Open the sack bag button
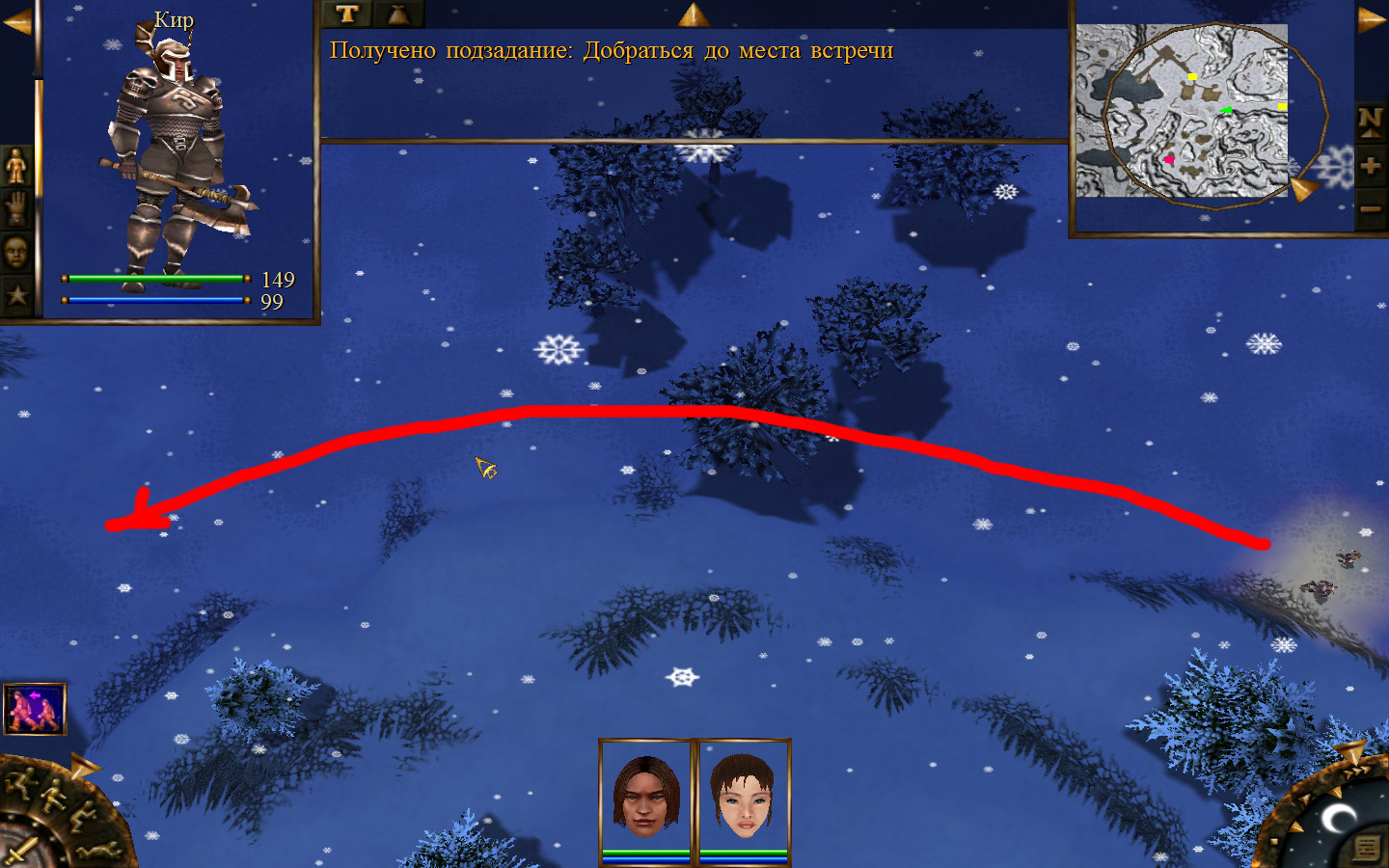 click(x=398, y=14)
